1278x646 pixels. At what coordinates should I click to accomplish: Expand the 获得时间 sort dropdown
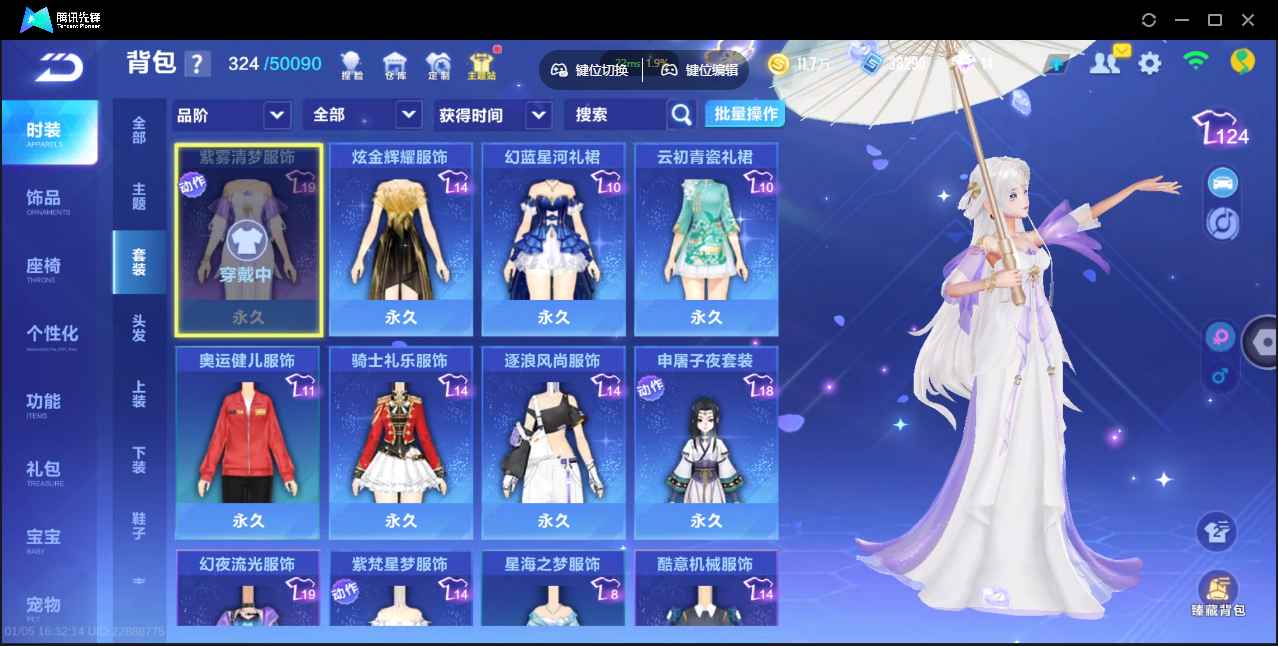[494, 115]
